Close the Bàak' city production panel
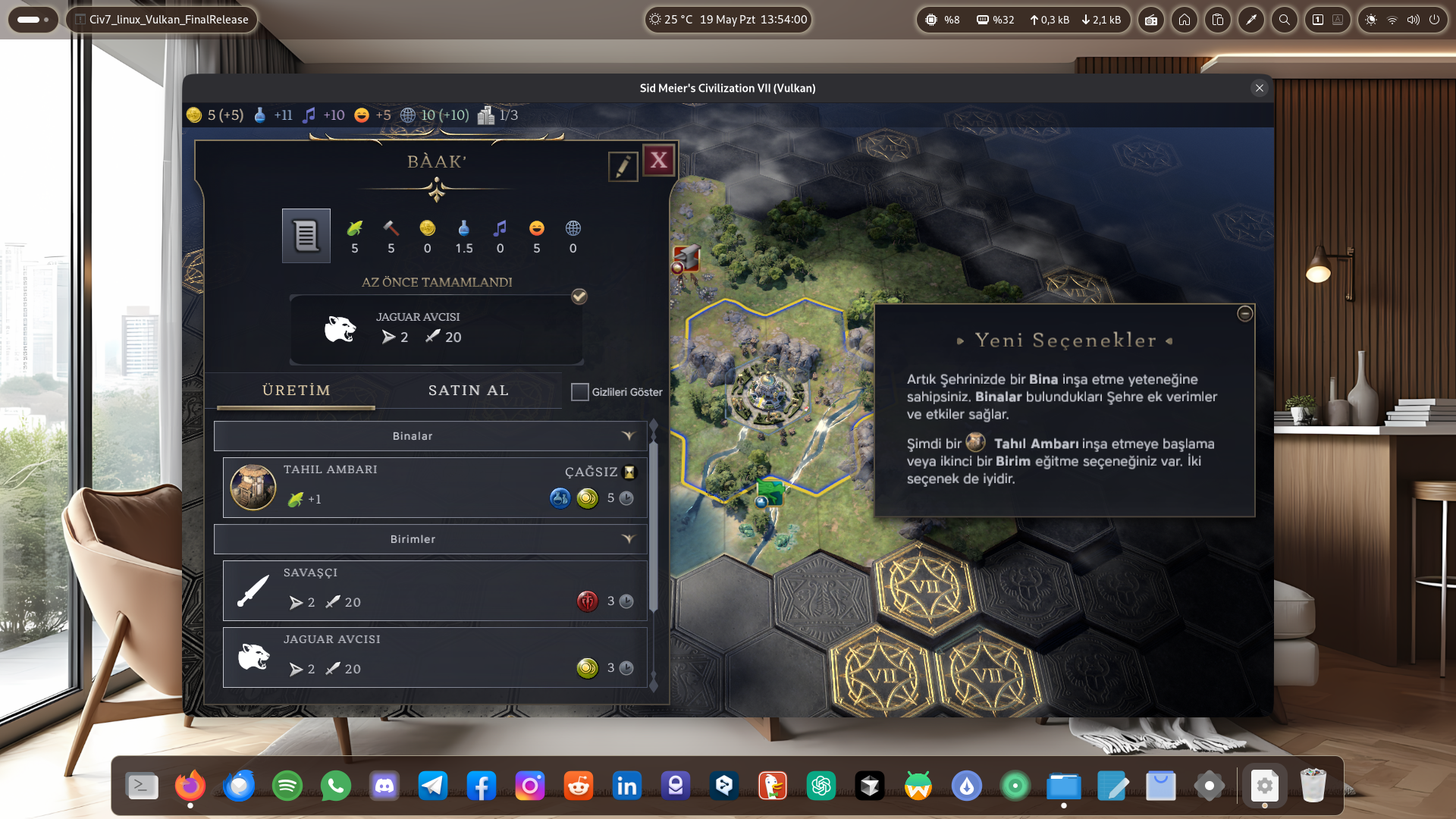The image size is (1456, 819). click(x=658, y=161)
